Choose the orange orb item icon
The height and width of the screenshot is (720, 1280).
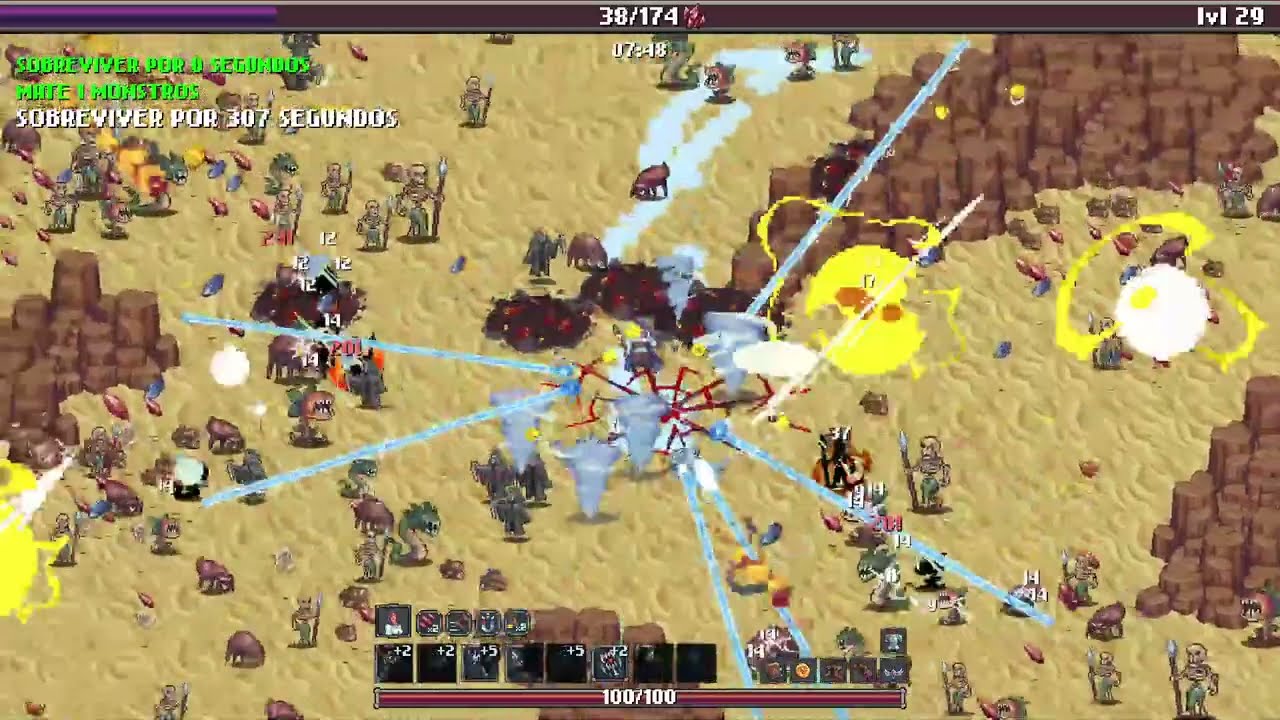(x=802, y=671)
